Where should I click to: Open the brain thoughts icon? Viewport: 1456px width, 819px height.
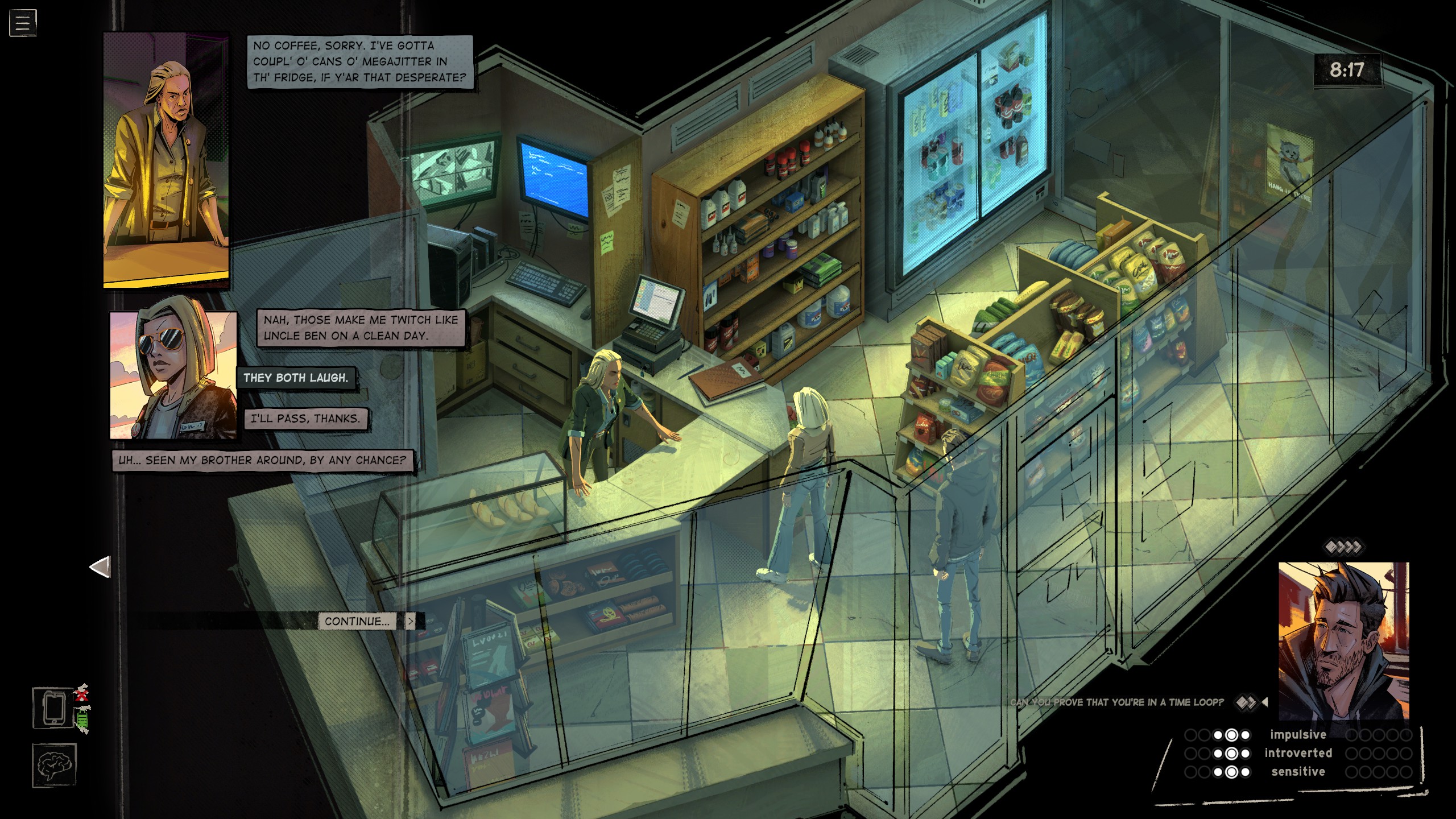click(54, 765)
